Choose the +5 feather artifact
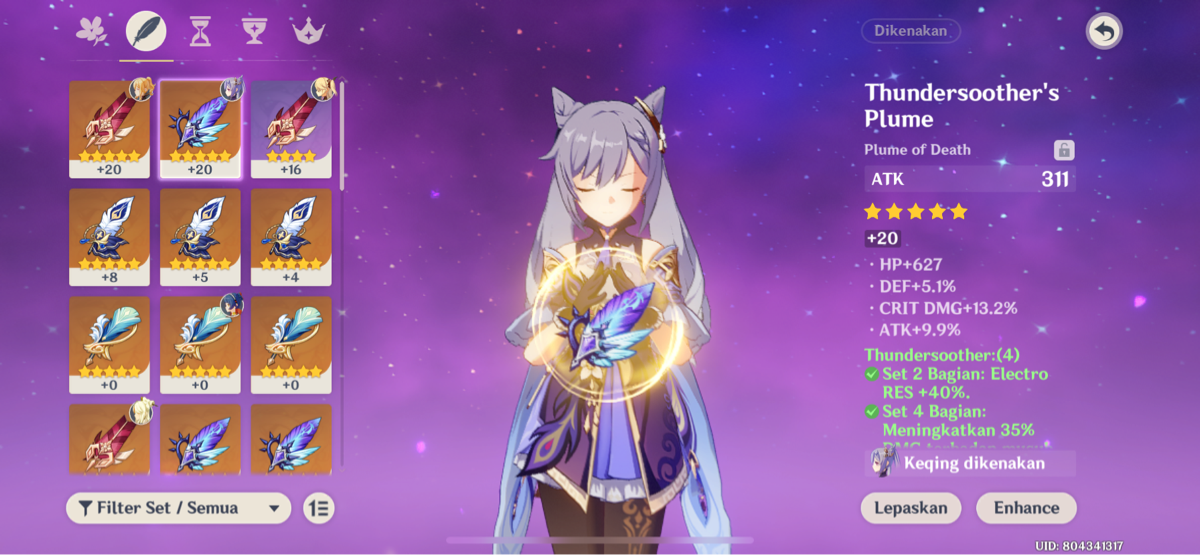Image resolution: width=1200 pixels, height=555 pixels. tap(200, 236)
